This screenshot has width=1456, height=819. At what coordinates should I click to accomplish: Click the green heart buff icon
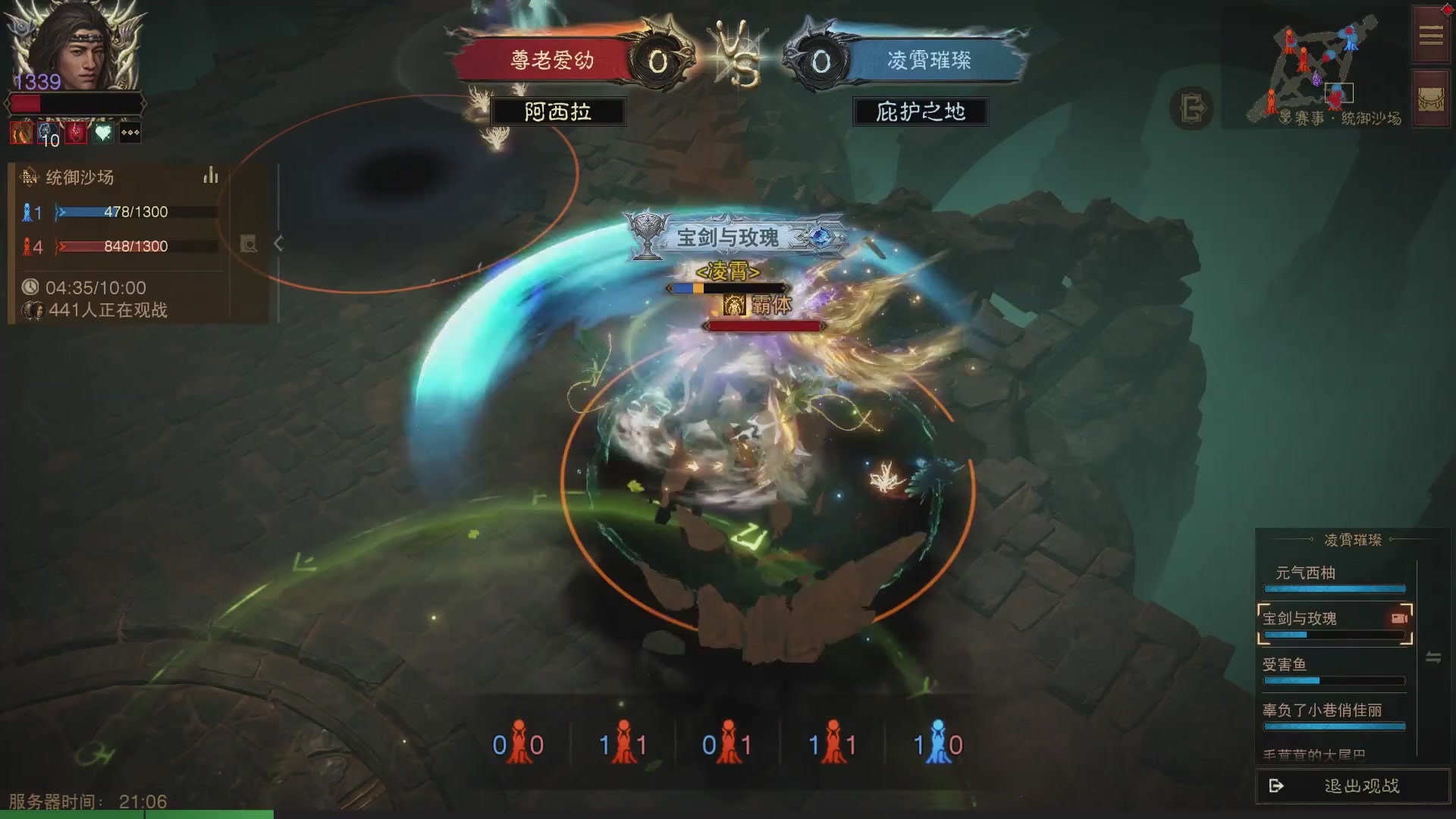click(x=103, y=133)
